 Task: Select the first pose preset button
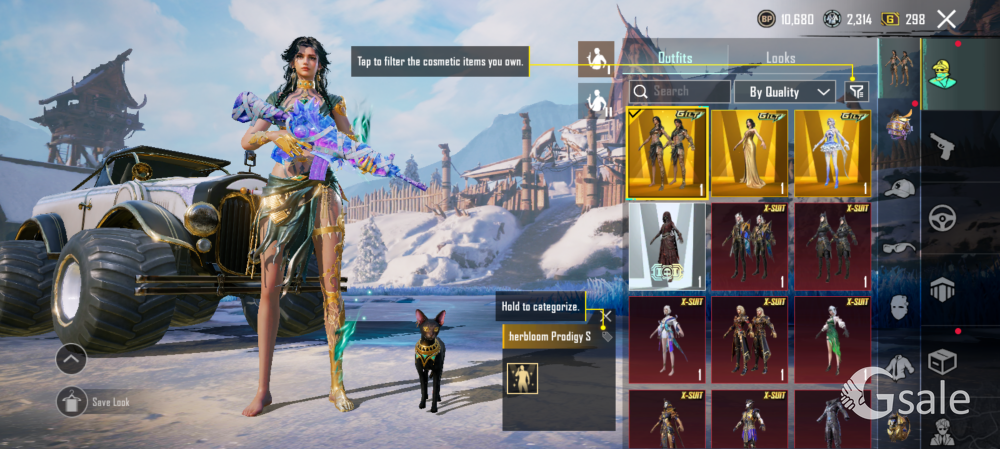coord(596,58)
